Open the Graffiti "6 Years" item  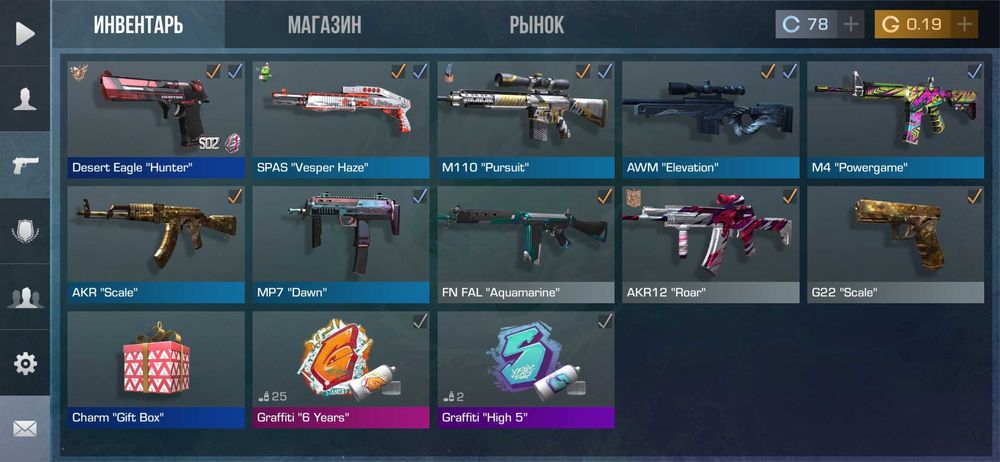pyautogui.click(x=341, y=368)
